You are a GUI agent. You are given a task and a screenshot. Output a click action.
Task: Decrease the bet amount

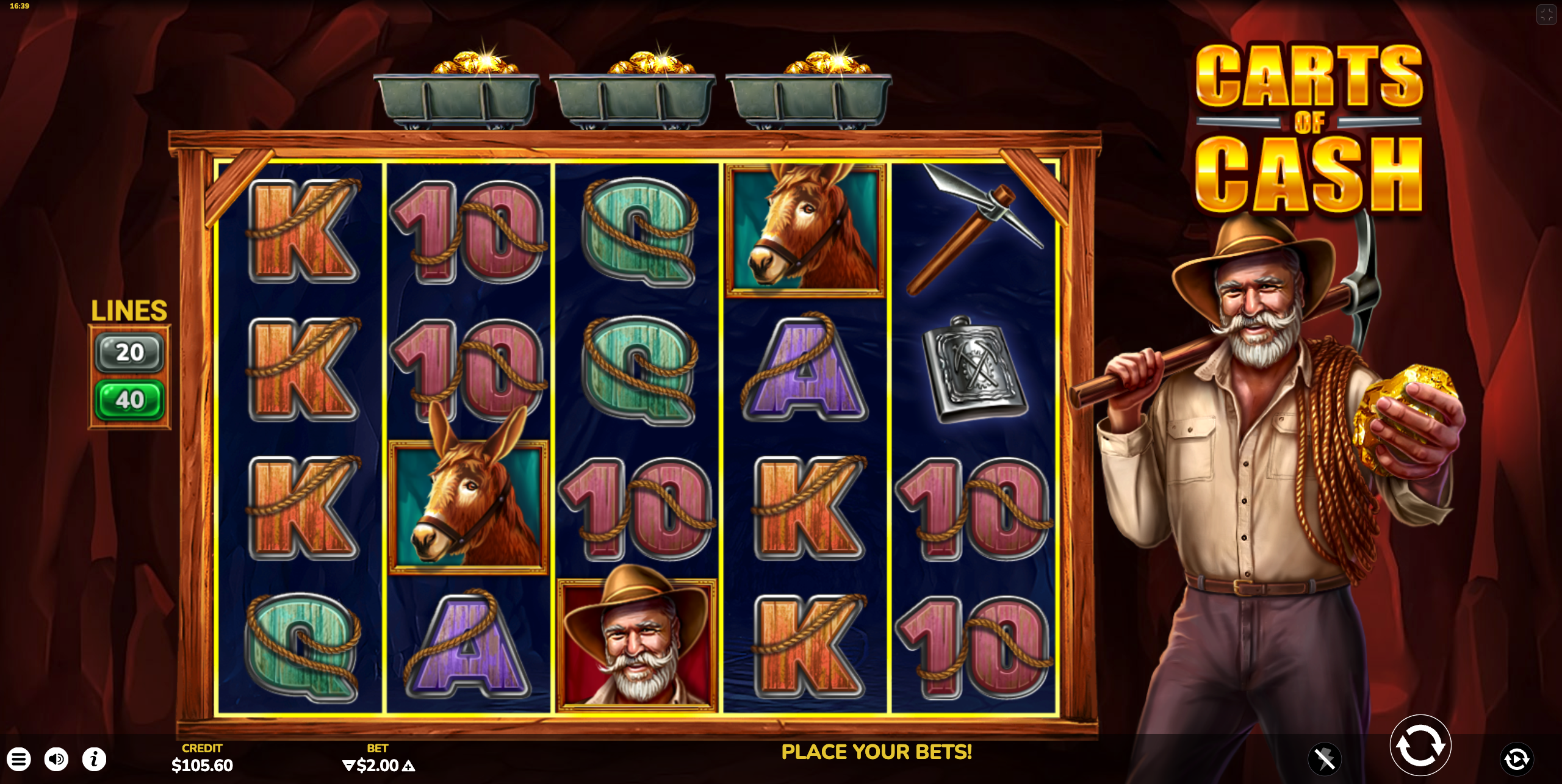[348, 766]
